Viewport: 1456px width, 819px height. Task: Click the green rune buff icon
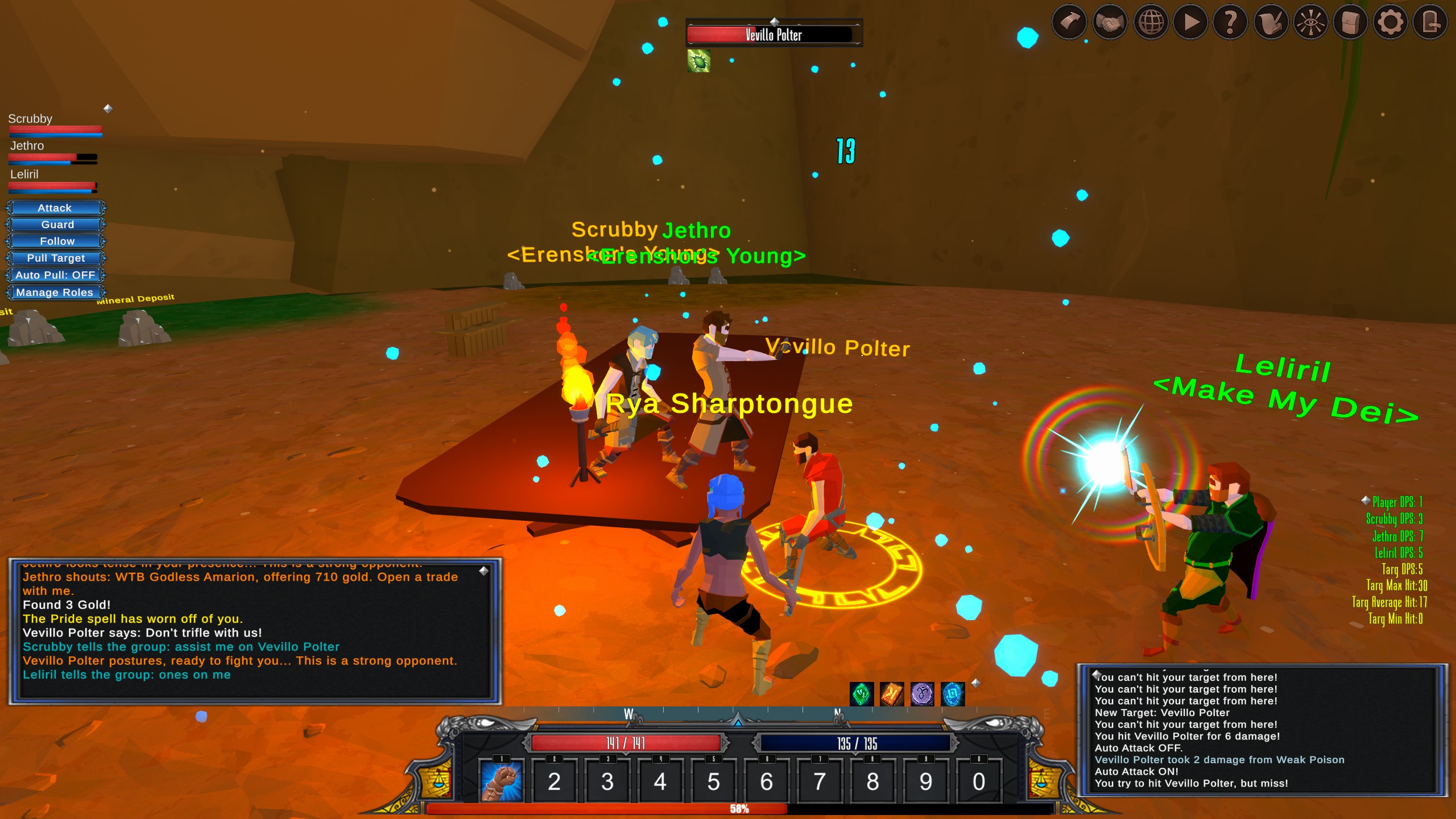(861, 694)
